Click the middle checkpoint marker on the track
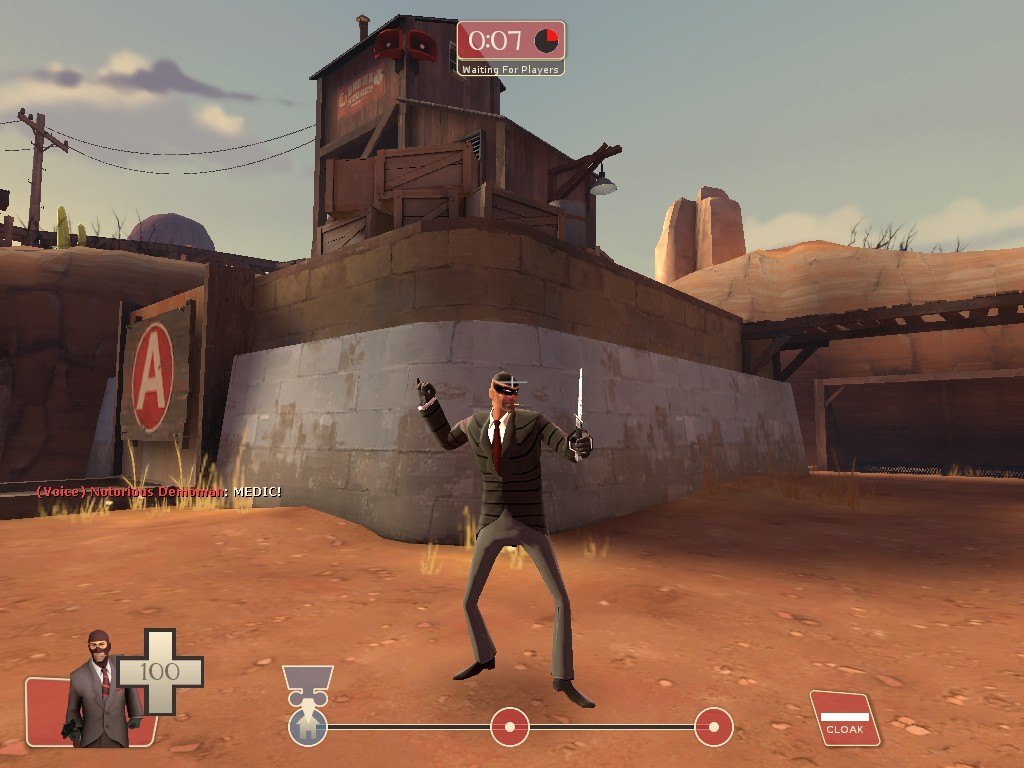 point(509,726)
